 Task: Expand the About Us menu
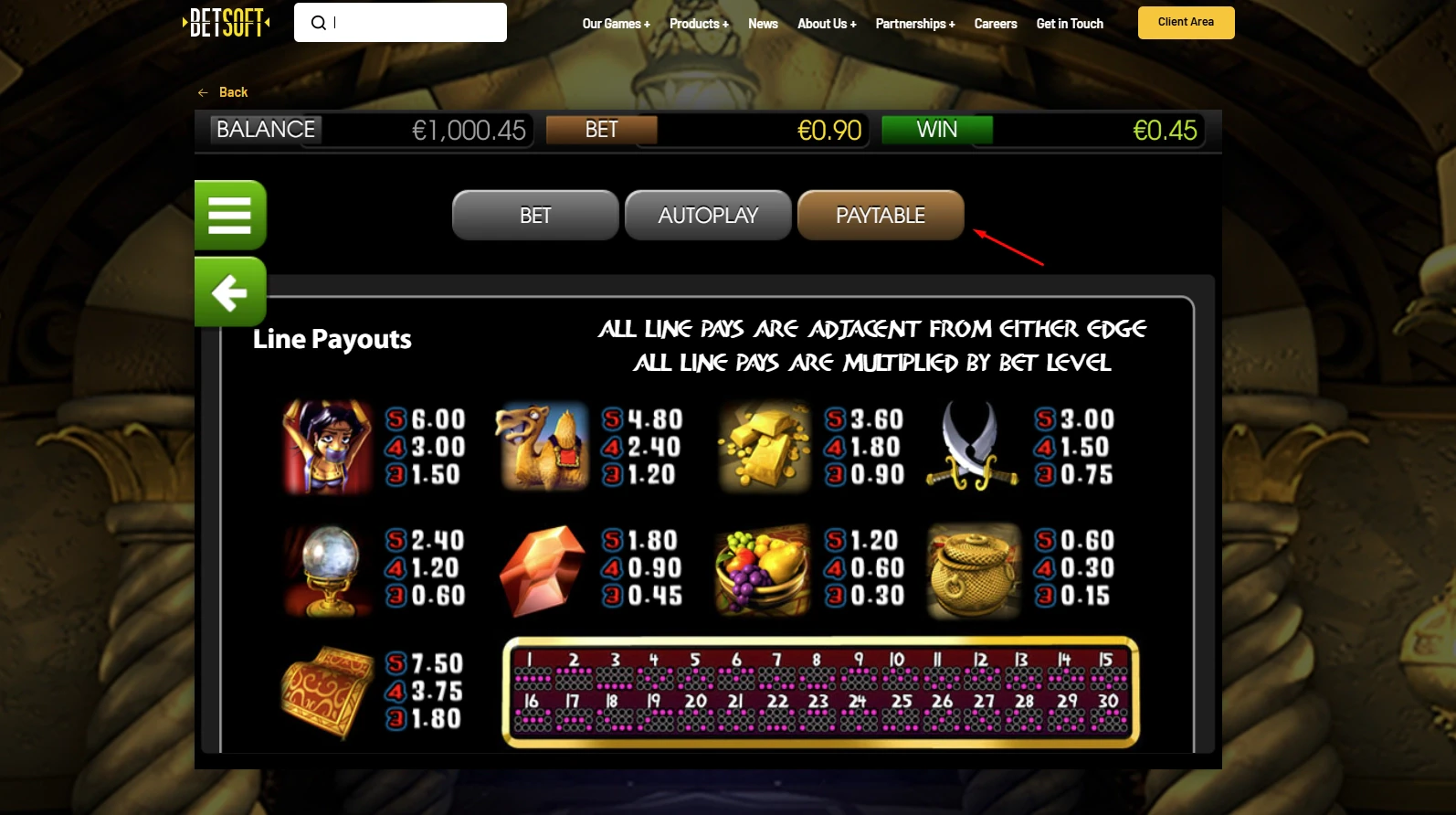point(825,24)
